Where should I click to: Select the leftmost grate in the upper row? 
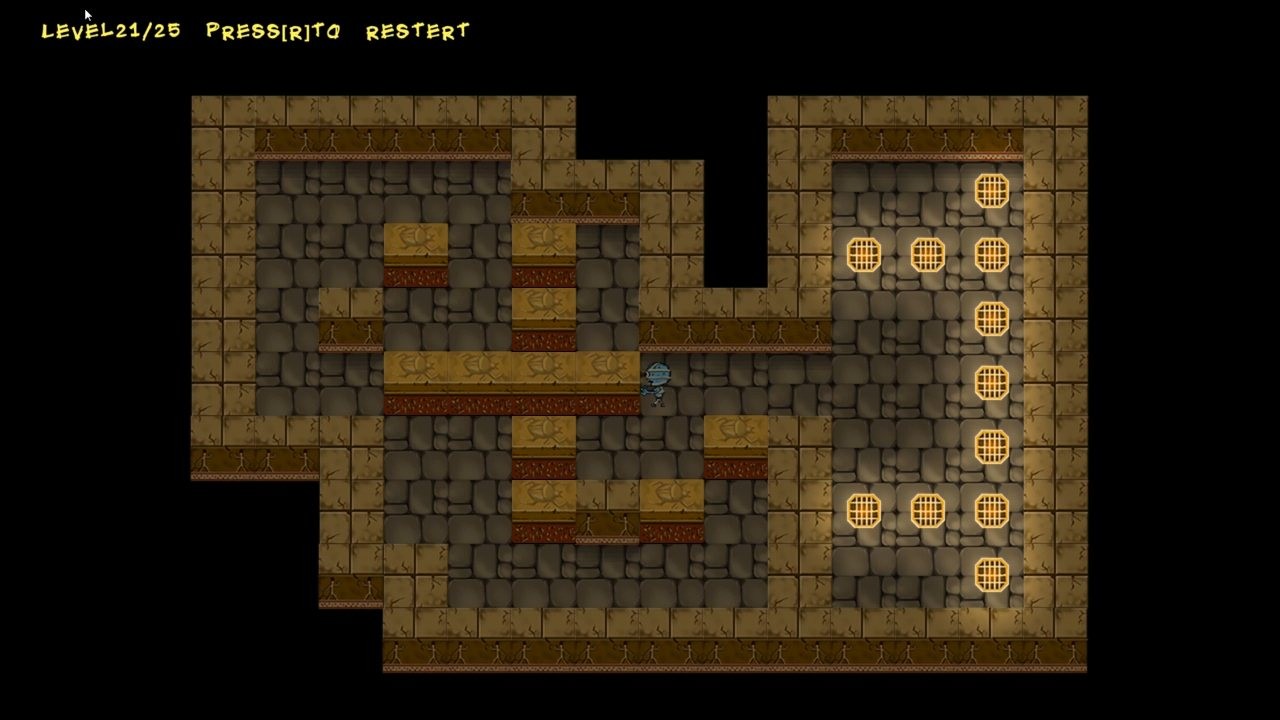[x=864, y=255]
